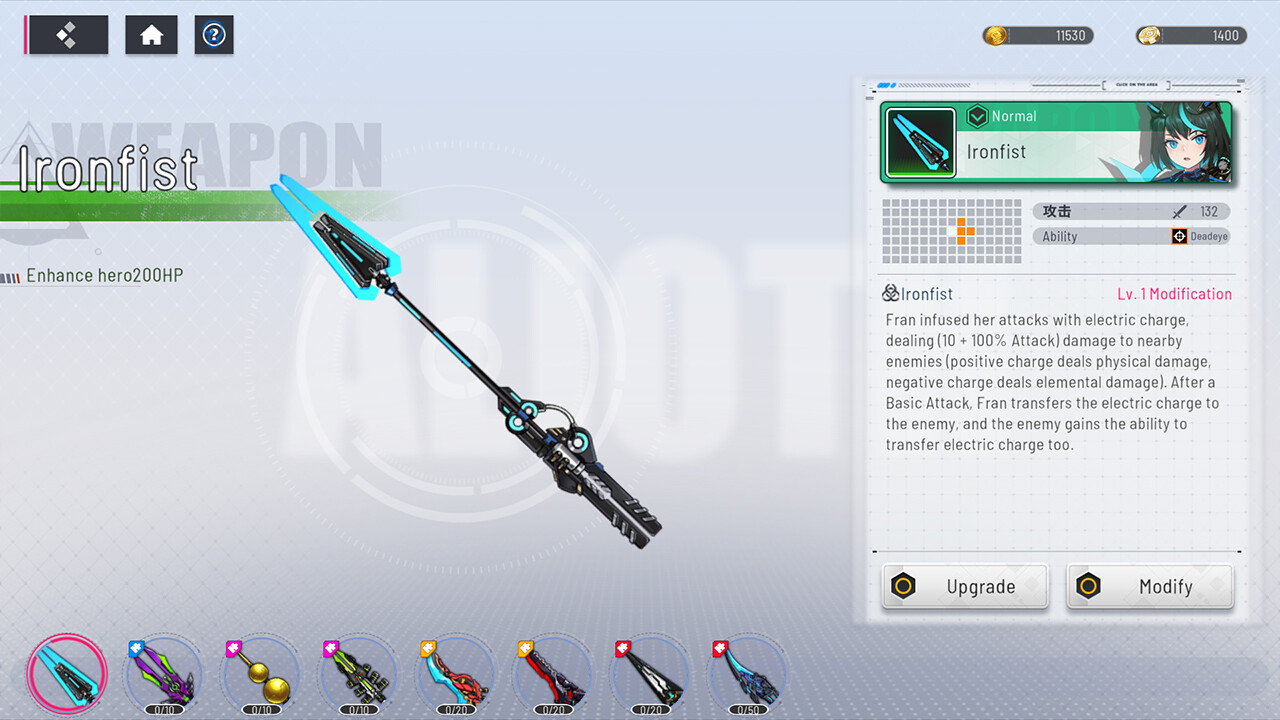Click the diamond menu icon top left
1280x720 pixels.
pyautogui.click(x=66, y=34)
